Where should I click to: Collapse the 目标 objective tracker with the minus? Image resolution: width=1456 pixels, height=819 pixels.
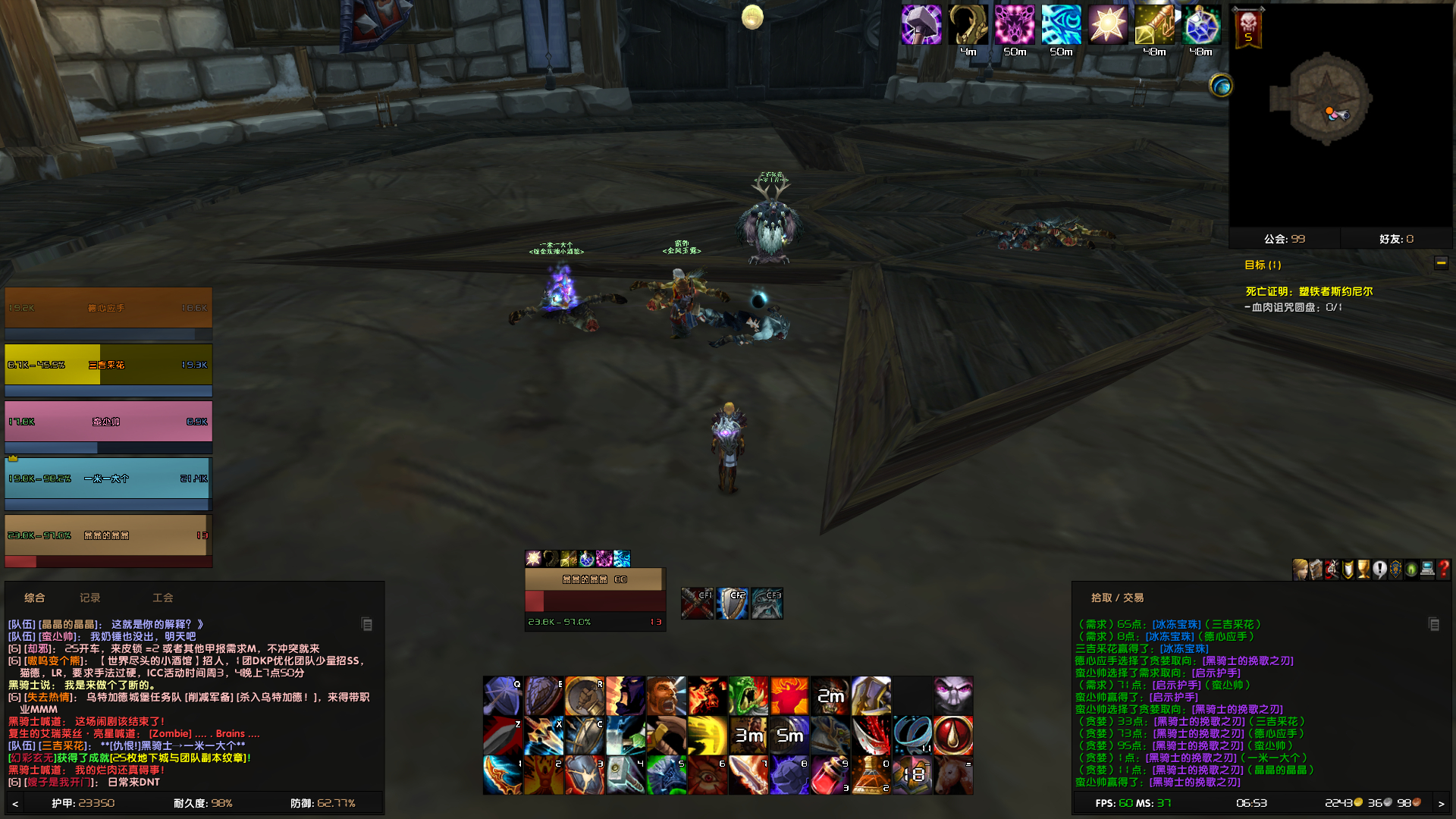click(x=1442, y=263)
